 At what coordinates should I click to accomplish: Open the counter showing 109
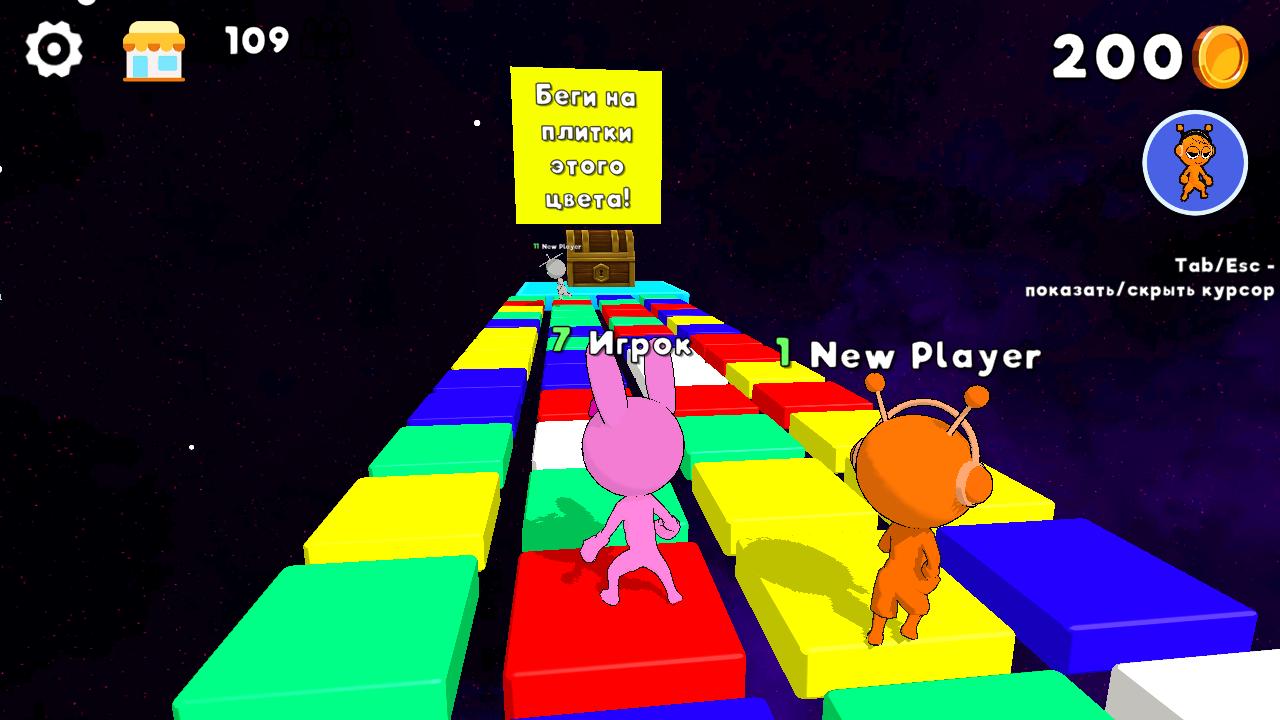pyautogui.click(x=253, y=42)
